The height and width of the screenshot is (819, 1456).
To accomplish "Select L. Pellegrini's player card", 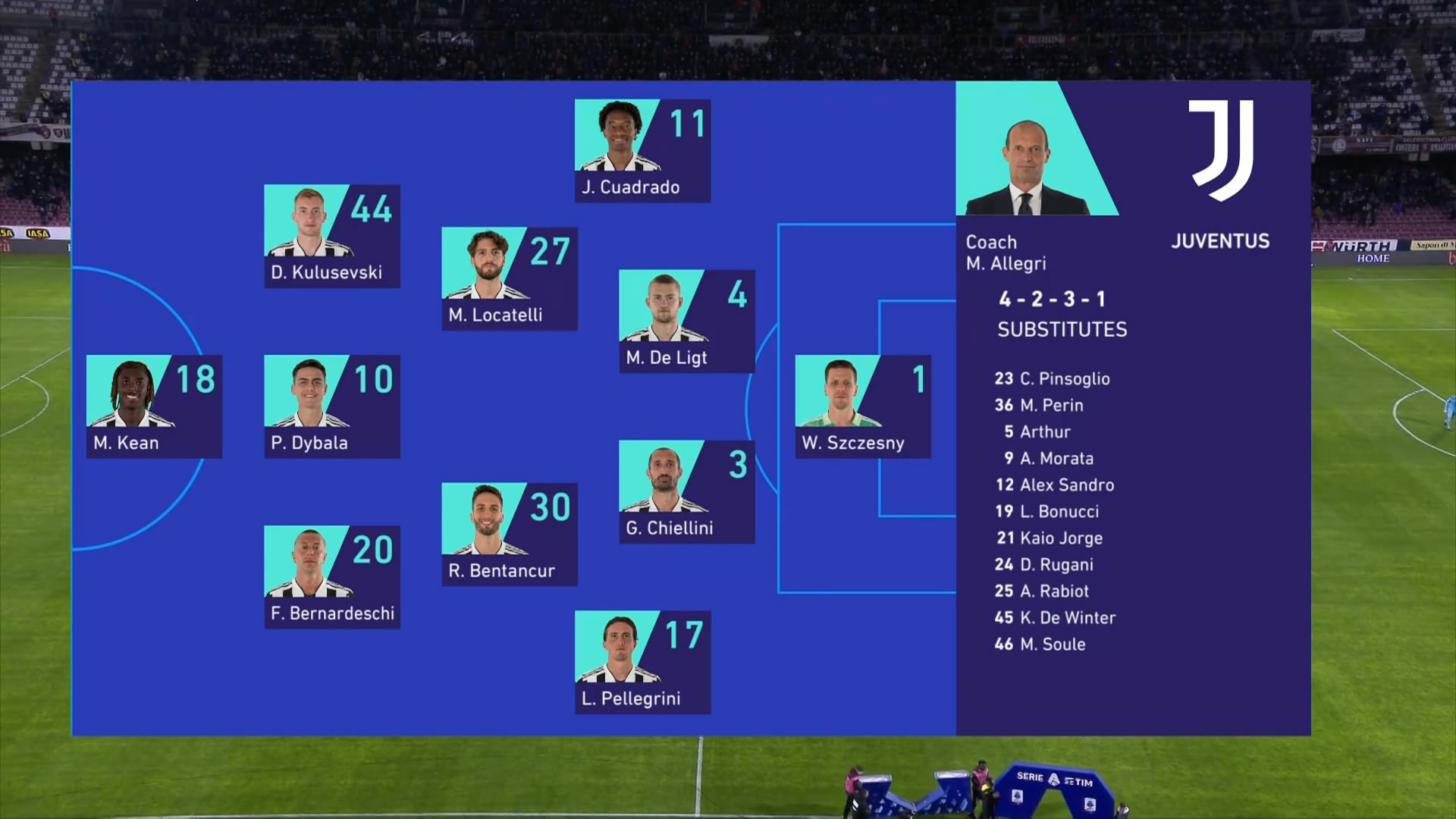I will (x=642, y=662).
